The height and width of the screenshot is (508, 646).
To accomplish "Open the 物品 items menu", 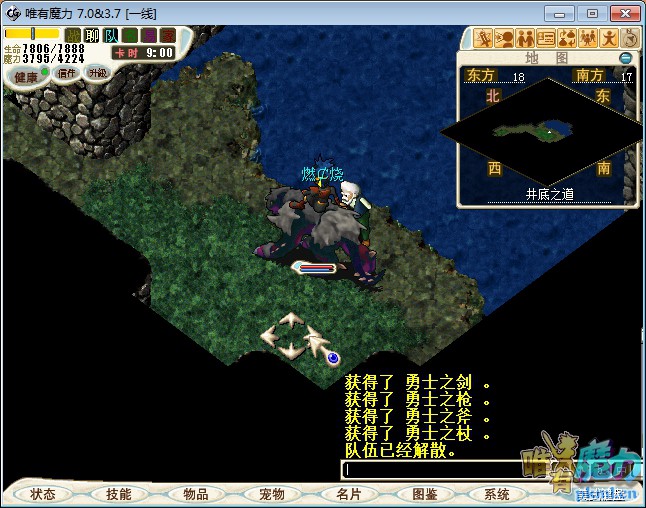I will 195,494.
